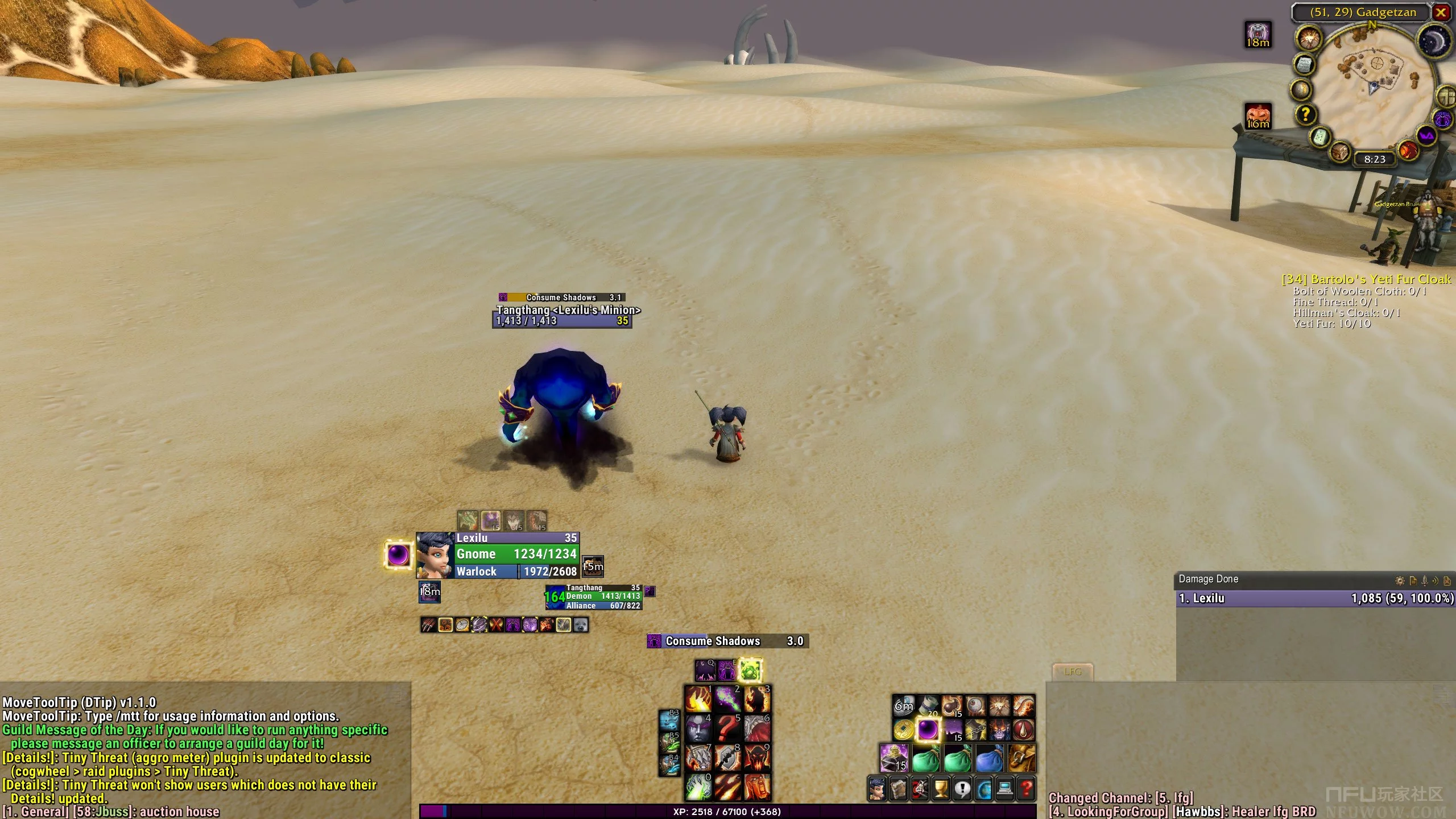Cast the fire spell in action slot 1

pos(698,698)
